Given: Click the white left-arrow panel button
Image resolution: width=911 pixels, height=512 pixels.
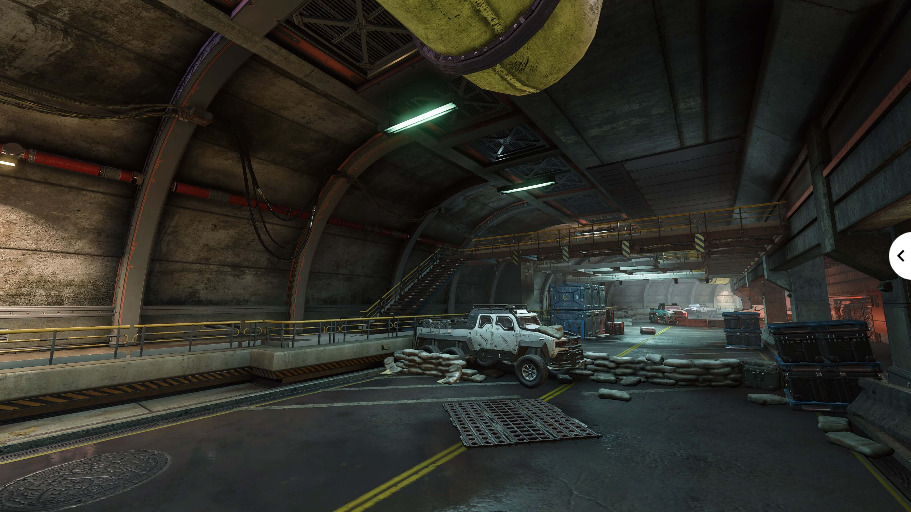Looking at the screenshot, I should point(900,256).
